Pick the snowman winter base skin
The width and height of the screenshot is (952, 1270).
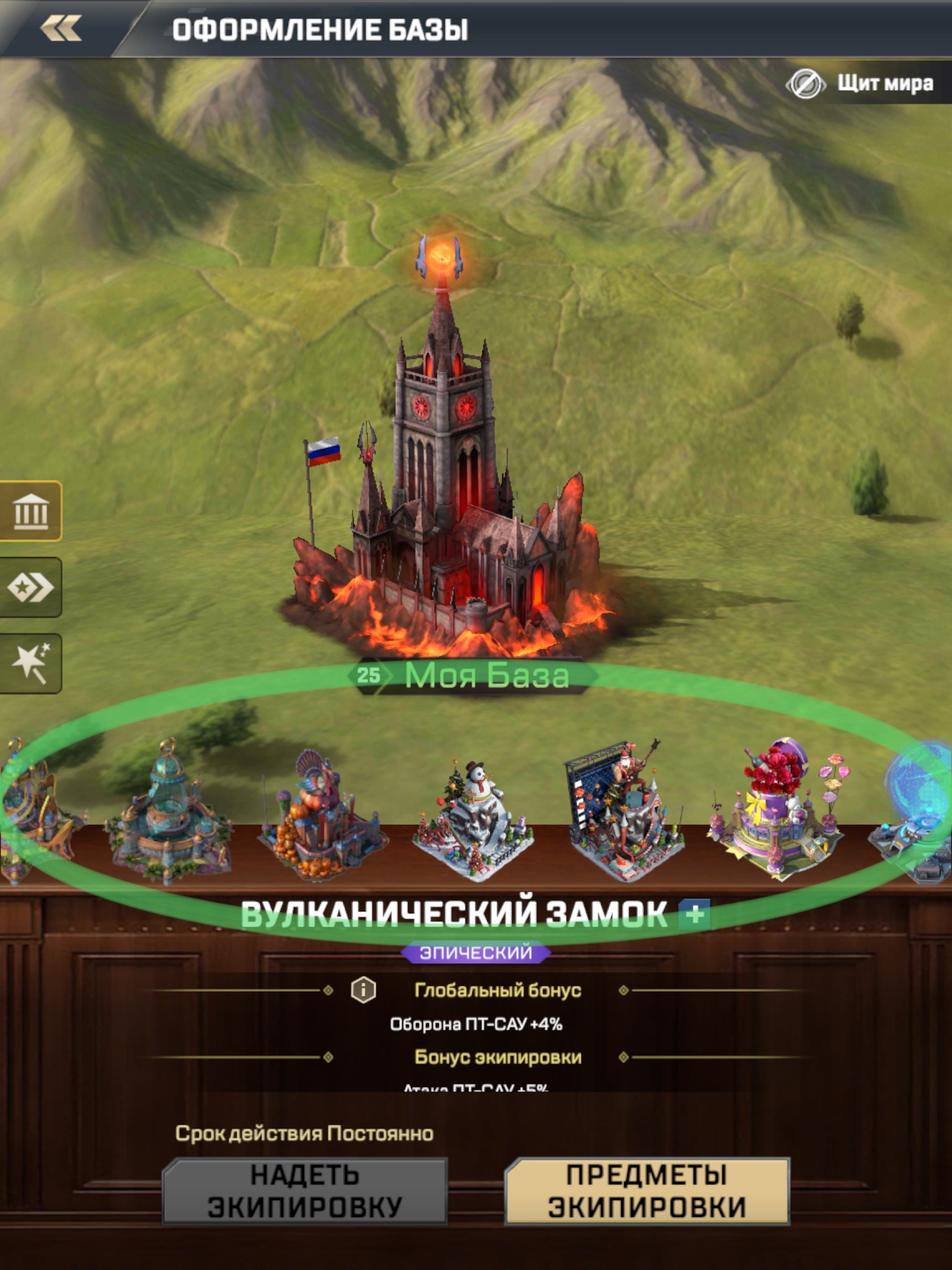point(474,819)
